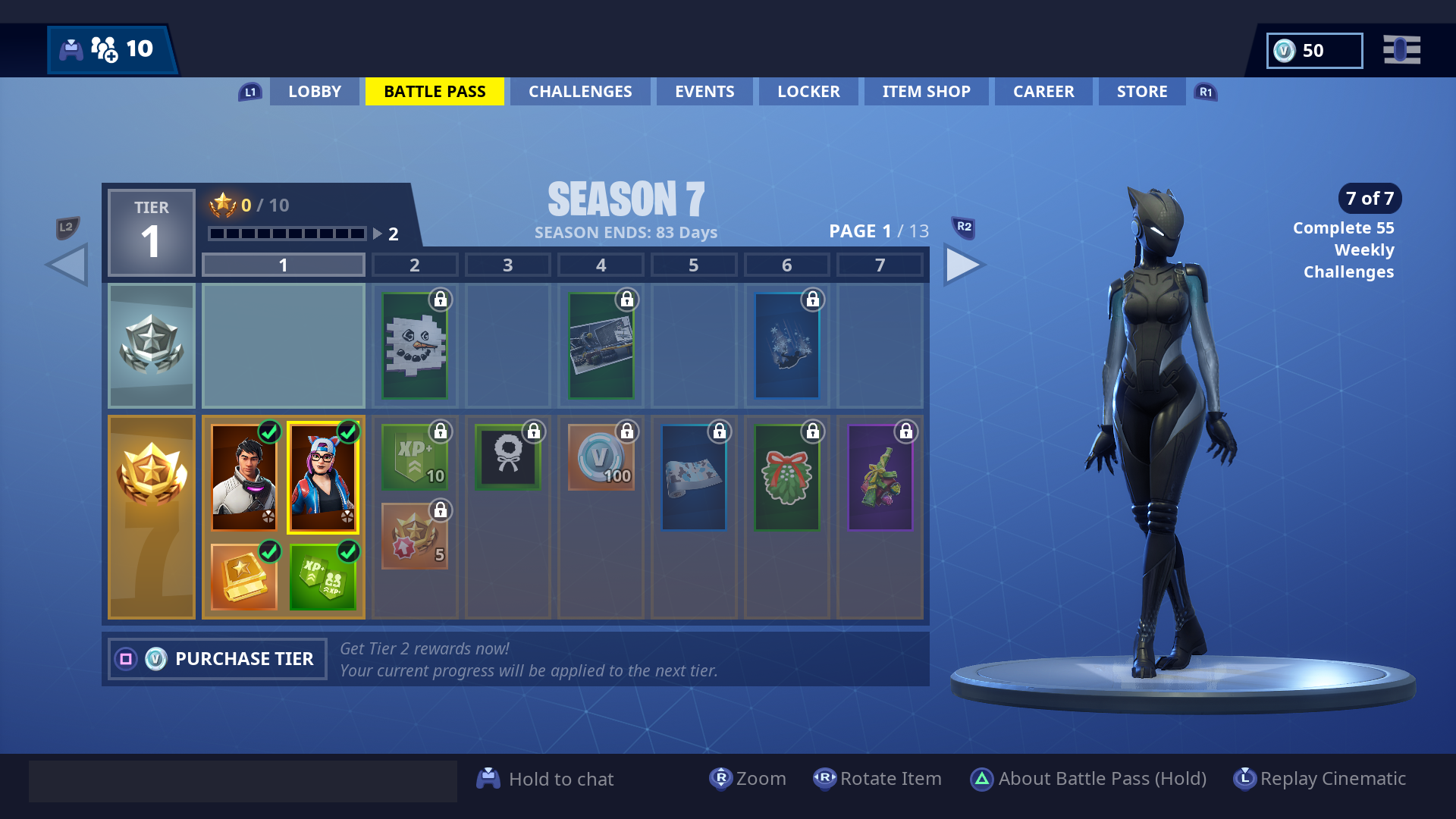The height and width of the screenshot is (819, 1456).
Task: Select the Zoom control icon on bottom bar
Action: tap(721, 778)
